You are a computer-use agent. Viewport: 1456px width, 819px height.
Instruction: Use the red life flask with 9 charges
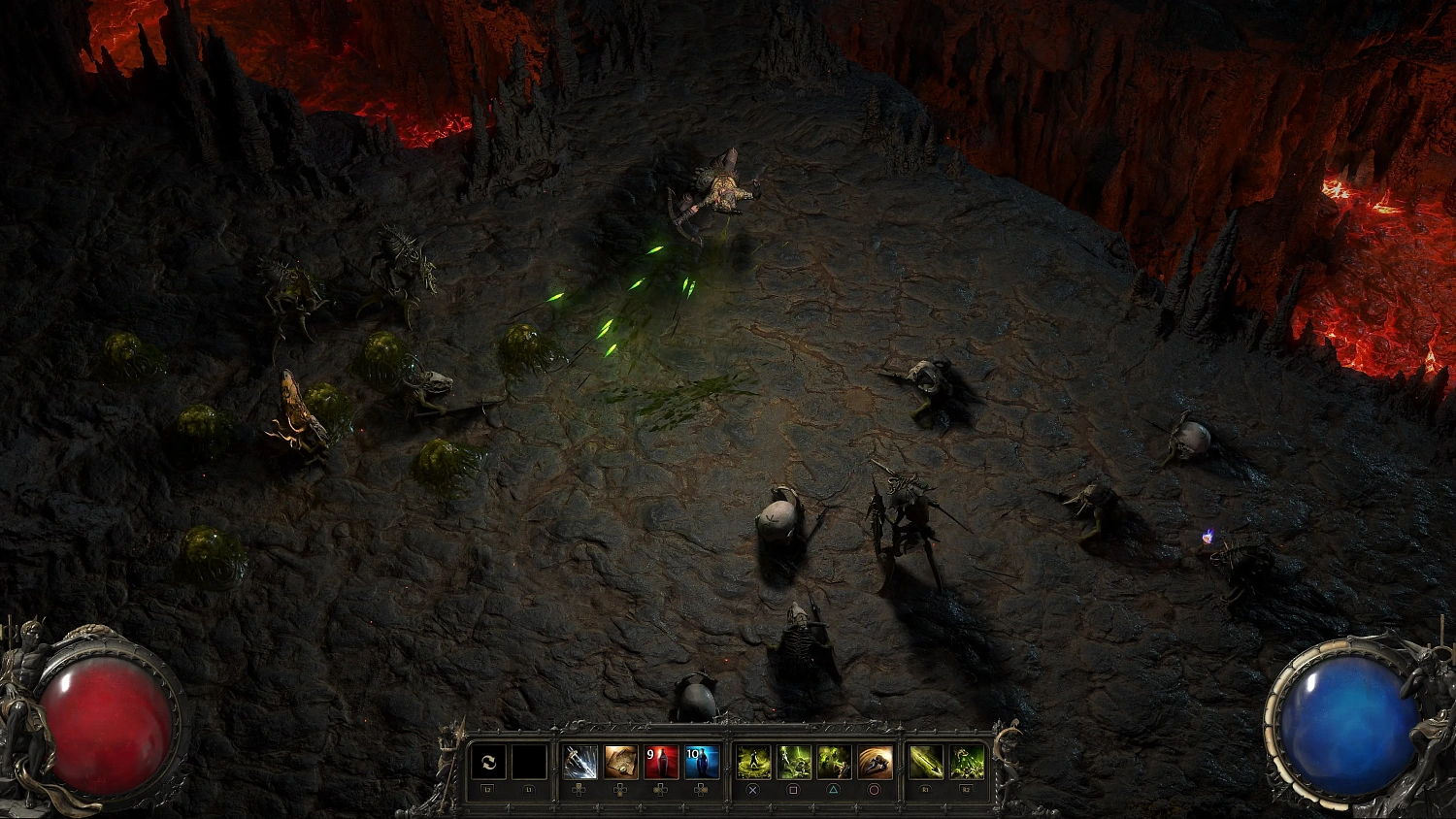pos(661,764)
